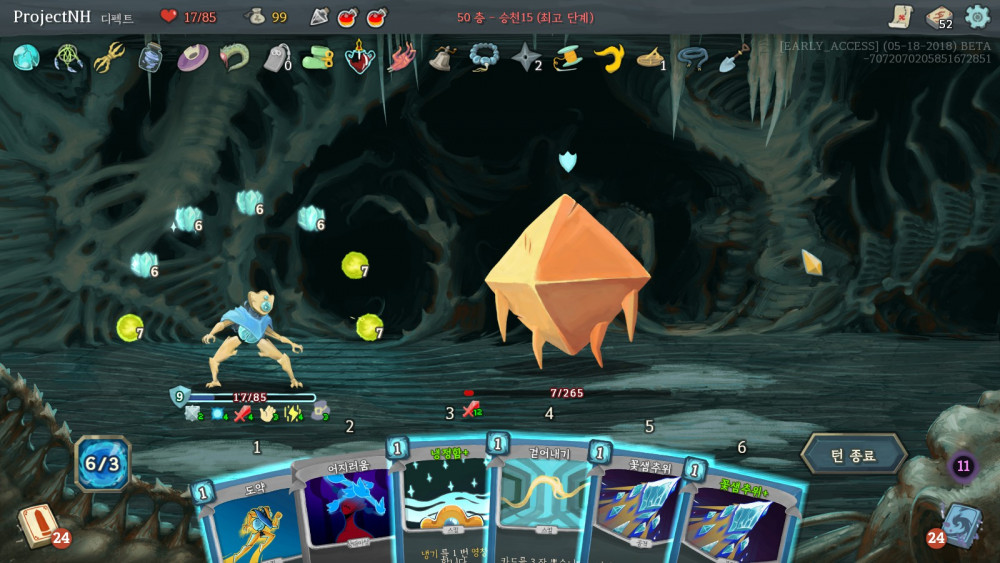The width and height of the screenshot is (1000, 563).
Task: Open the draw pile
Action: coord(36,527)
